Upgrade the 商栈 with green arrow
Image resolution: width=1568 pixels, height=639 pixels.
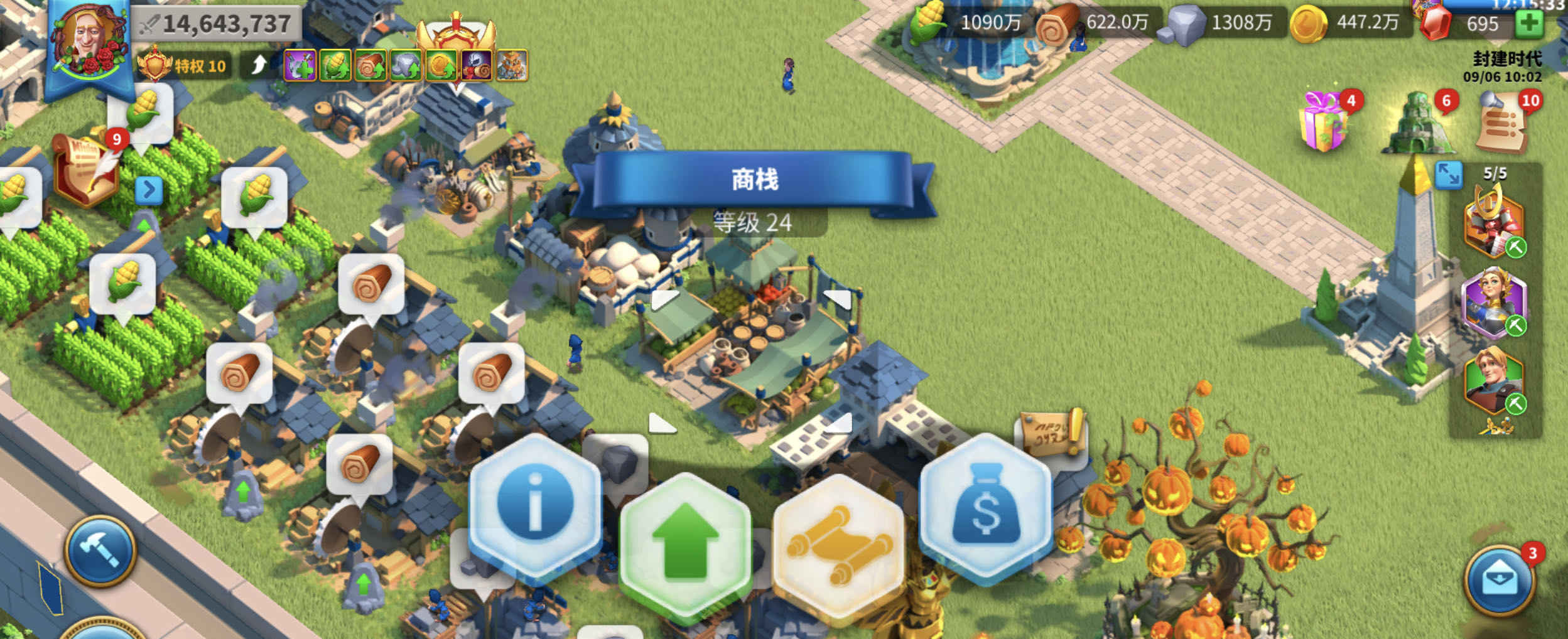(685, 541)
